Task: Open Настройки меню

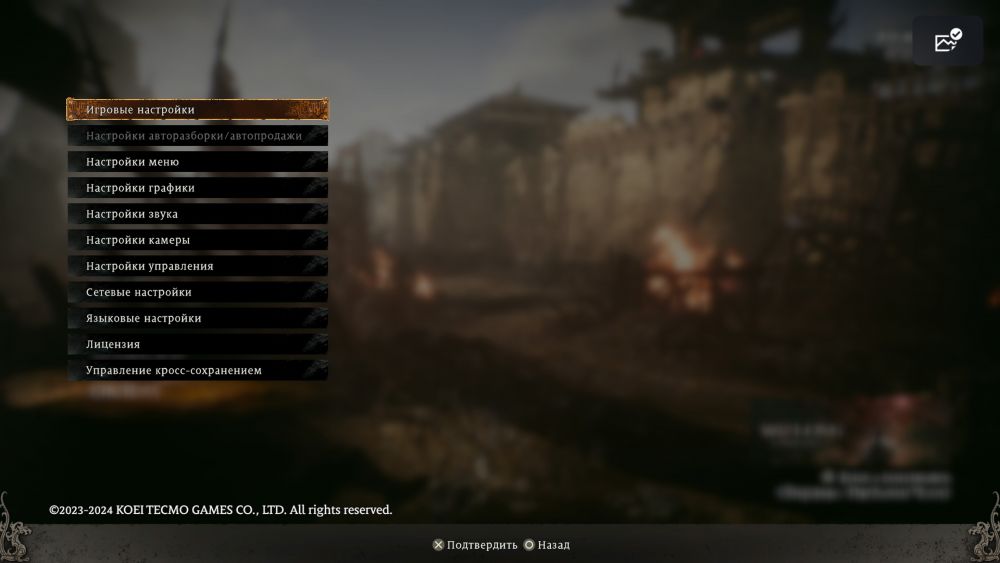Action: pos(197,161)
